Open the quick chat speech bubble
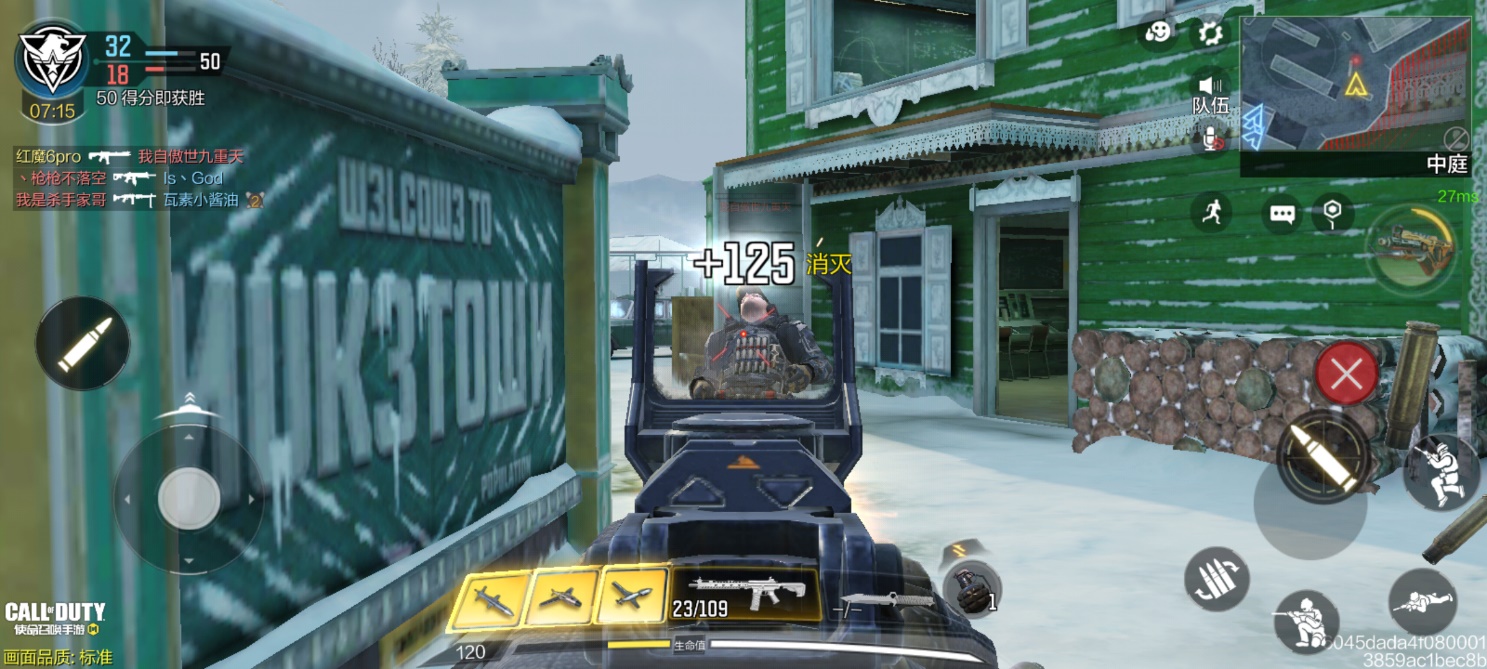This screenshot has width=1487, height=669. tap(1282, 213)
